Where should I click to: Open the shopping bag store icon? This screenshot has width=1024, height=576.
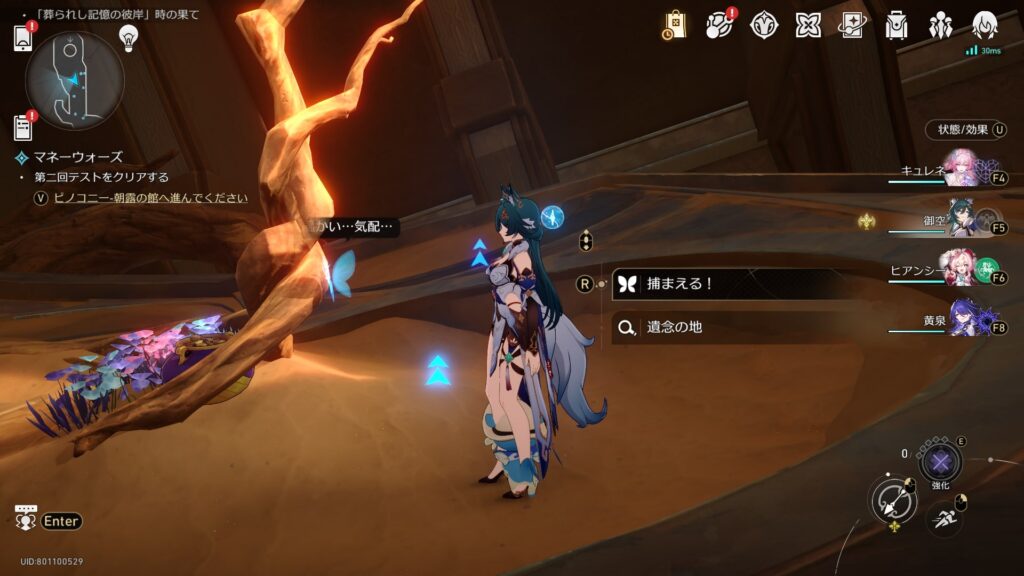pos(674,26)
